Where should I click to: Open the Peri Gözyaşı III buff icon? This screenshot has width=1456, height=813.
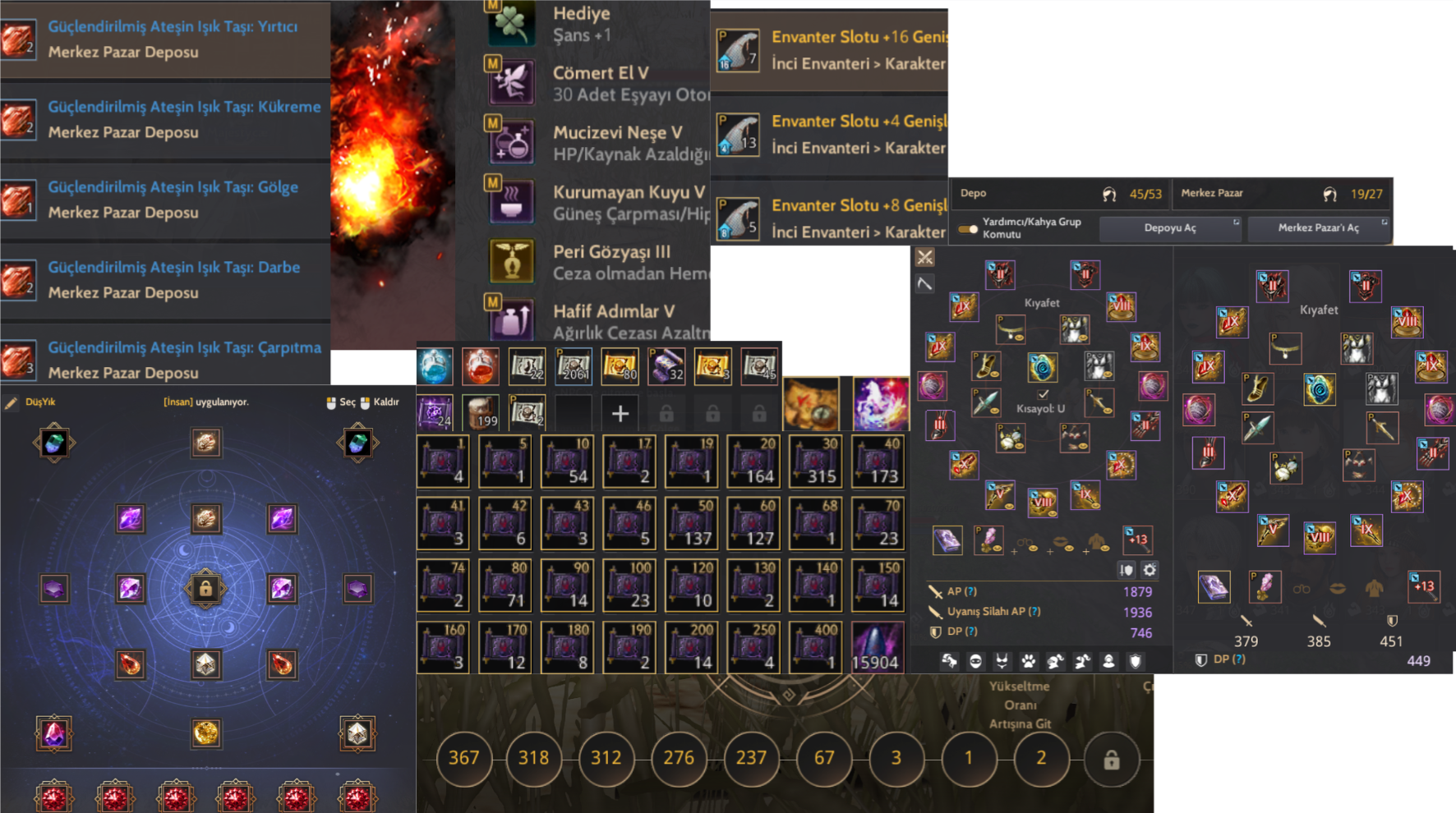pos(512,262)
